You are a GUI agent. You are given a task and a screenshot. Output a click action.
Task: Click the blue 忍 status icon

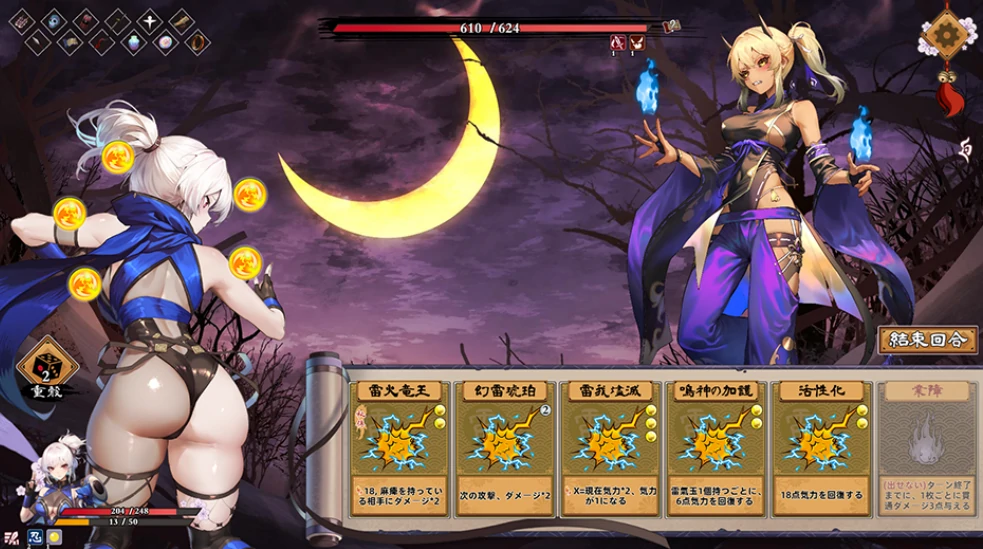point(35,537)
